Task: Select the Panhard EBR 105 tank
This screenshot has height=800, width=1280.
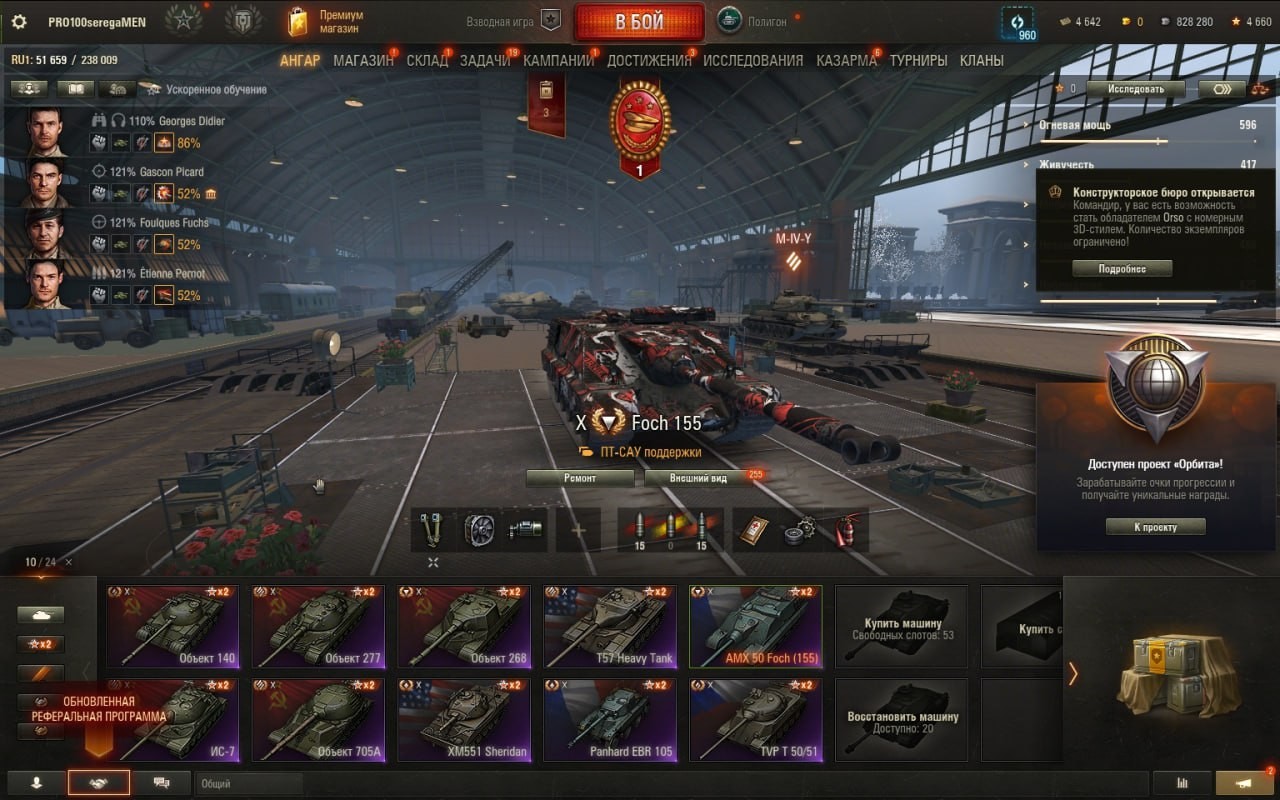Action: (610, 720)
